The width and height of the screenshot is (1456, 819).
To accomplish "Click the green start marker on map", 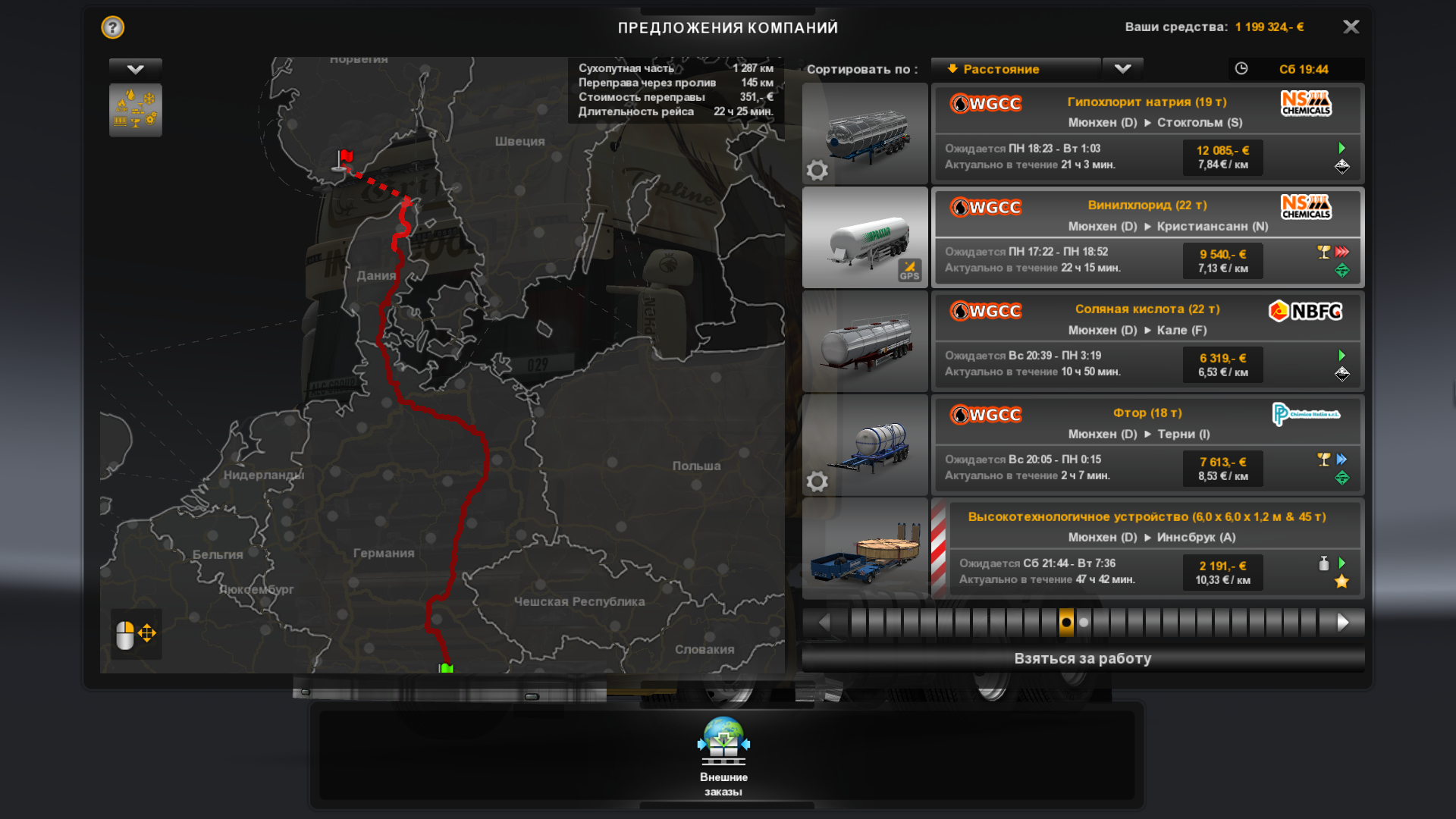I will [x=446, y=668].
